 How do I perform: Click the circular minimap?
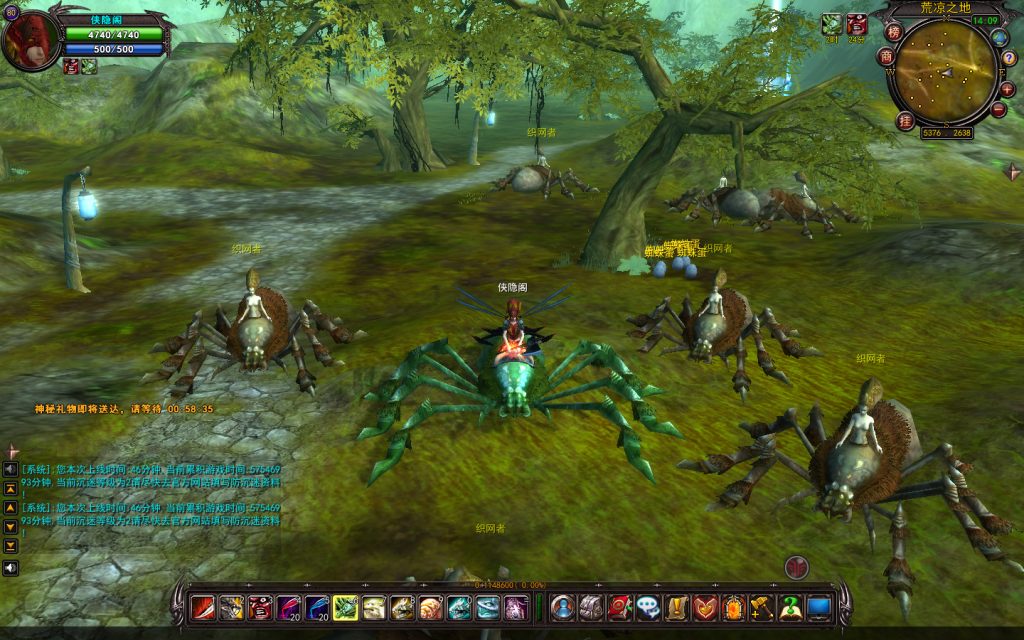coord(944,71)
